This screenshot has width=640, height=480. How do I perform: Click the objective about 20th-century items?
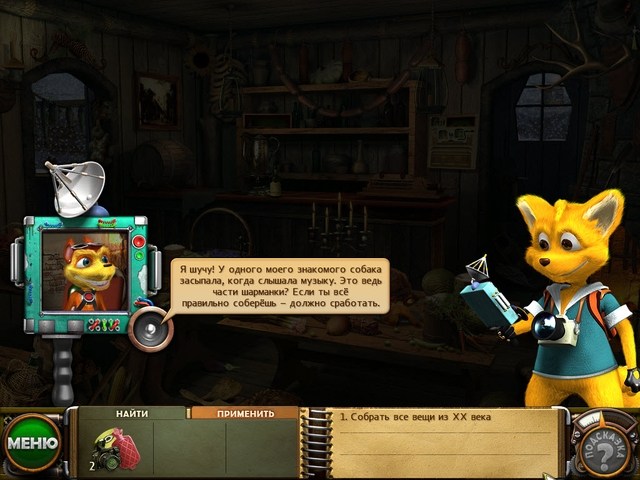click(x=414, y=417)
